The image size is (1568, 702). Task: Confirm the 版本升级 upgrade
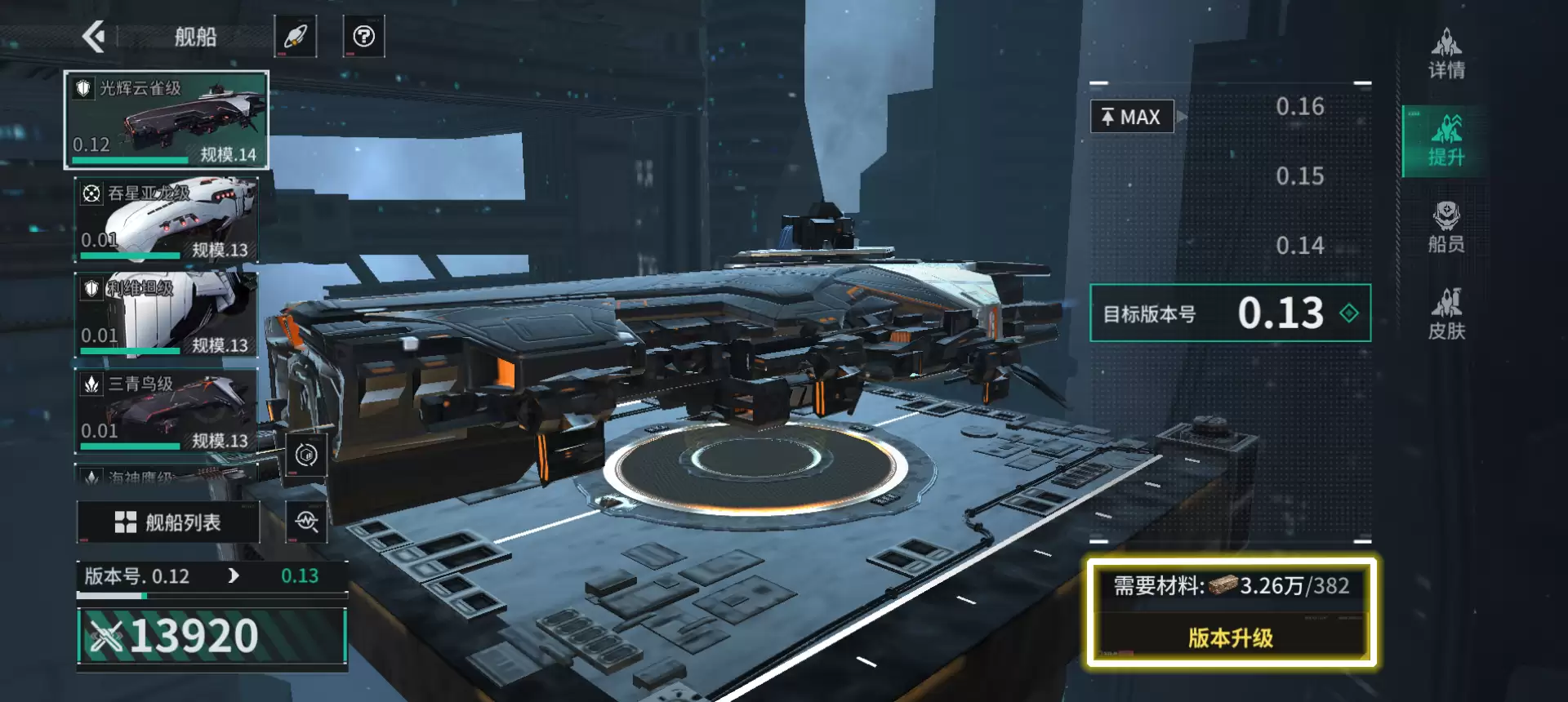click(1230, 638)
